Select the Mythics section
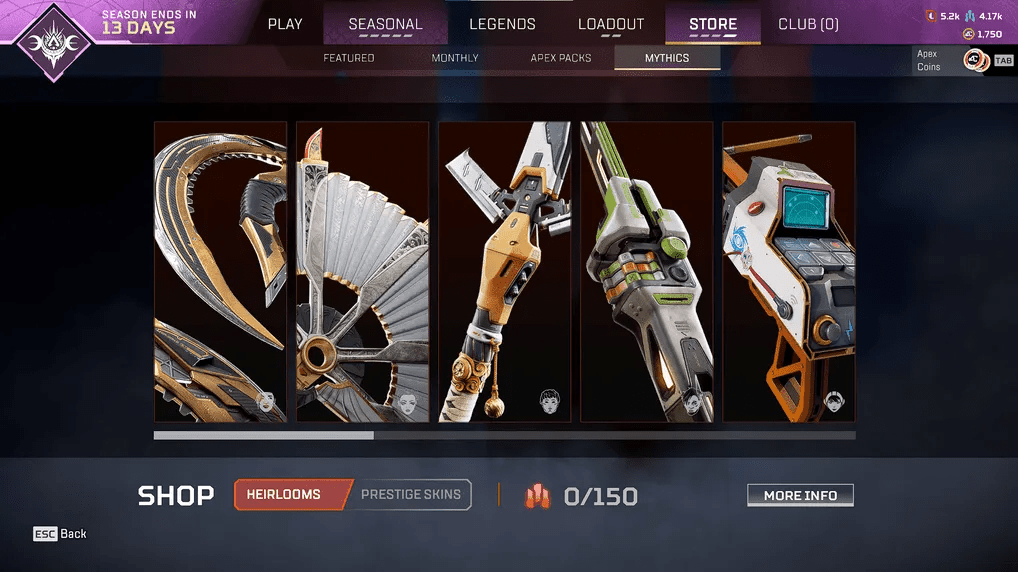1018x572 pixels. pyautogui.click(x=667, y=58)
